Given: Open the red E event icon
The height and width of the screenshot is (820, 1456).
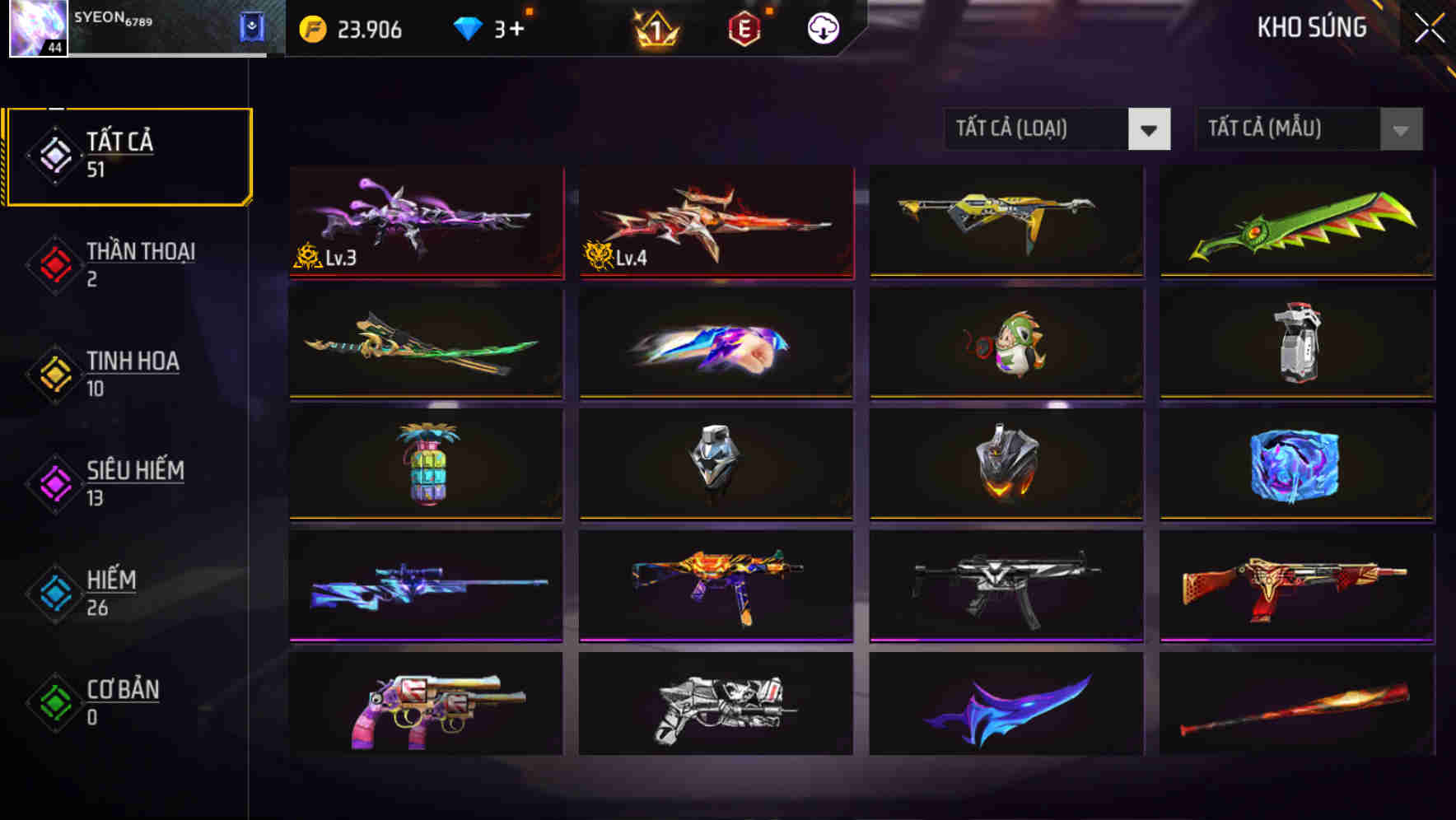Looking at the screenshot, I should tap(744, 28).
